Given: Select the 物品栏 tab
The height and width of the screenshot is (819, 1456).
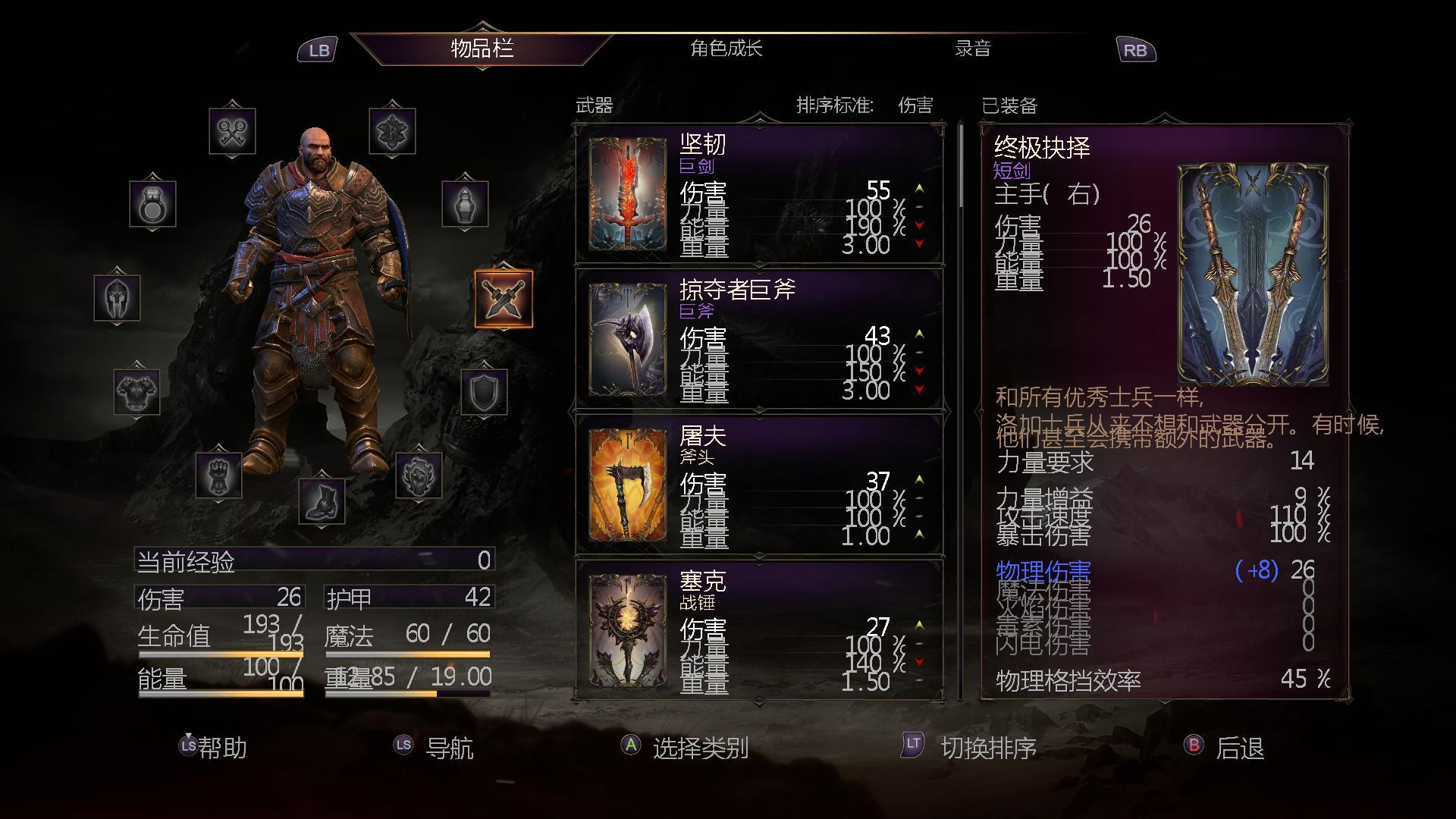Looking at the screenshot, I should (x=482, y=49).
